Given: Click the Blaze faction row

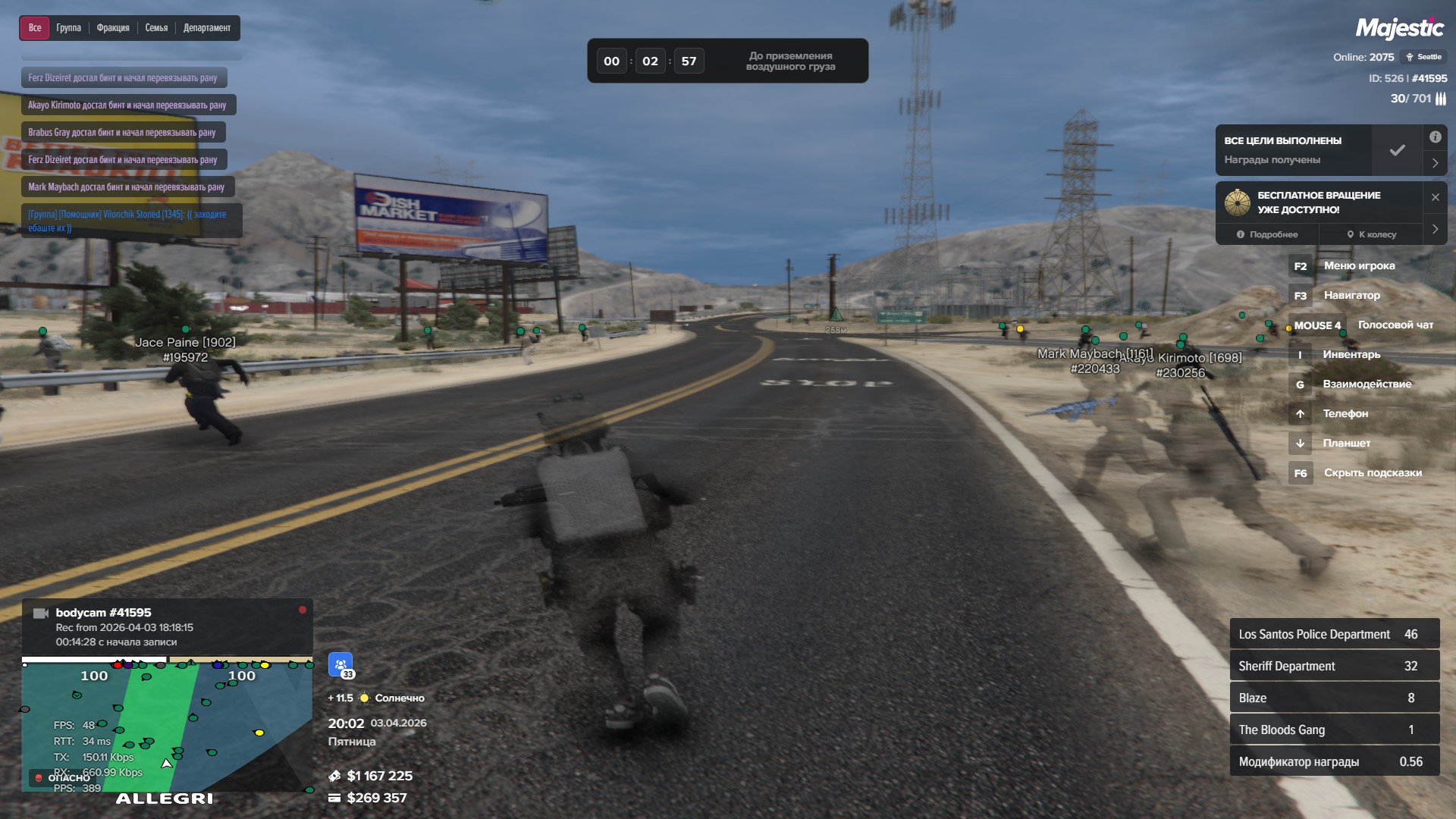Looking at the screenshot, I should [x=1334, y=698].
